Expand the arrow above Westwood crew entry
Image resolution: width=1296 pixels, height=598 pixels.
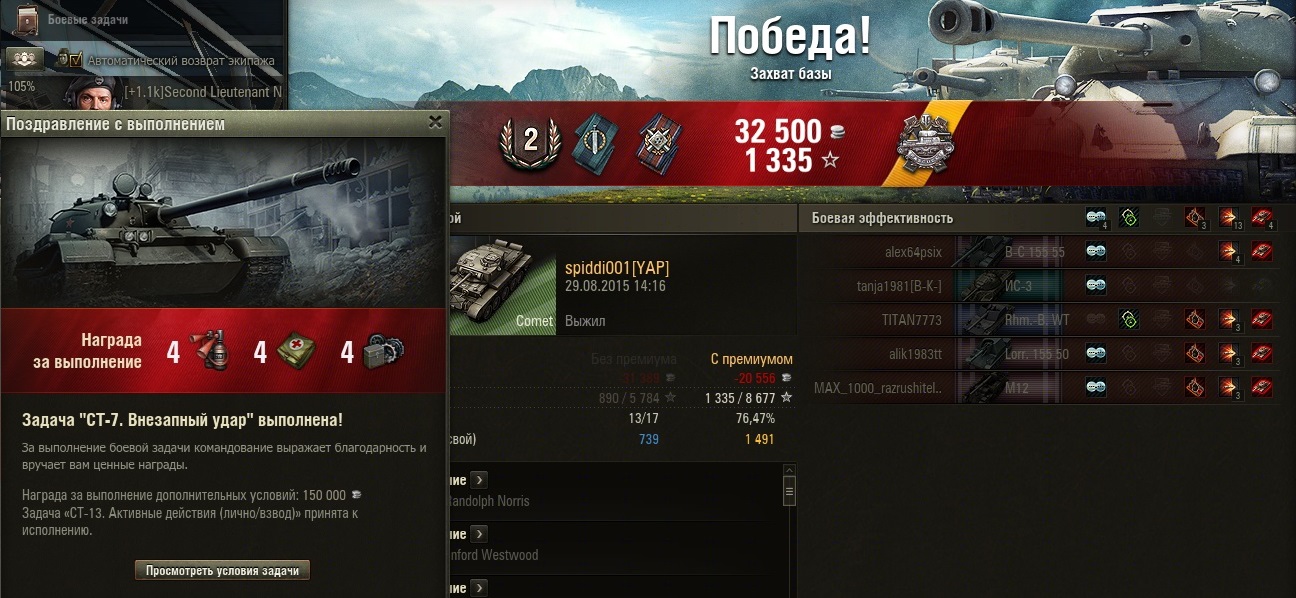click(478, 534)
